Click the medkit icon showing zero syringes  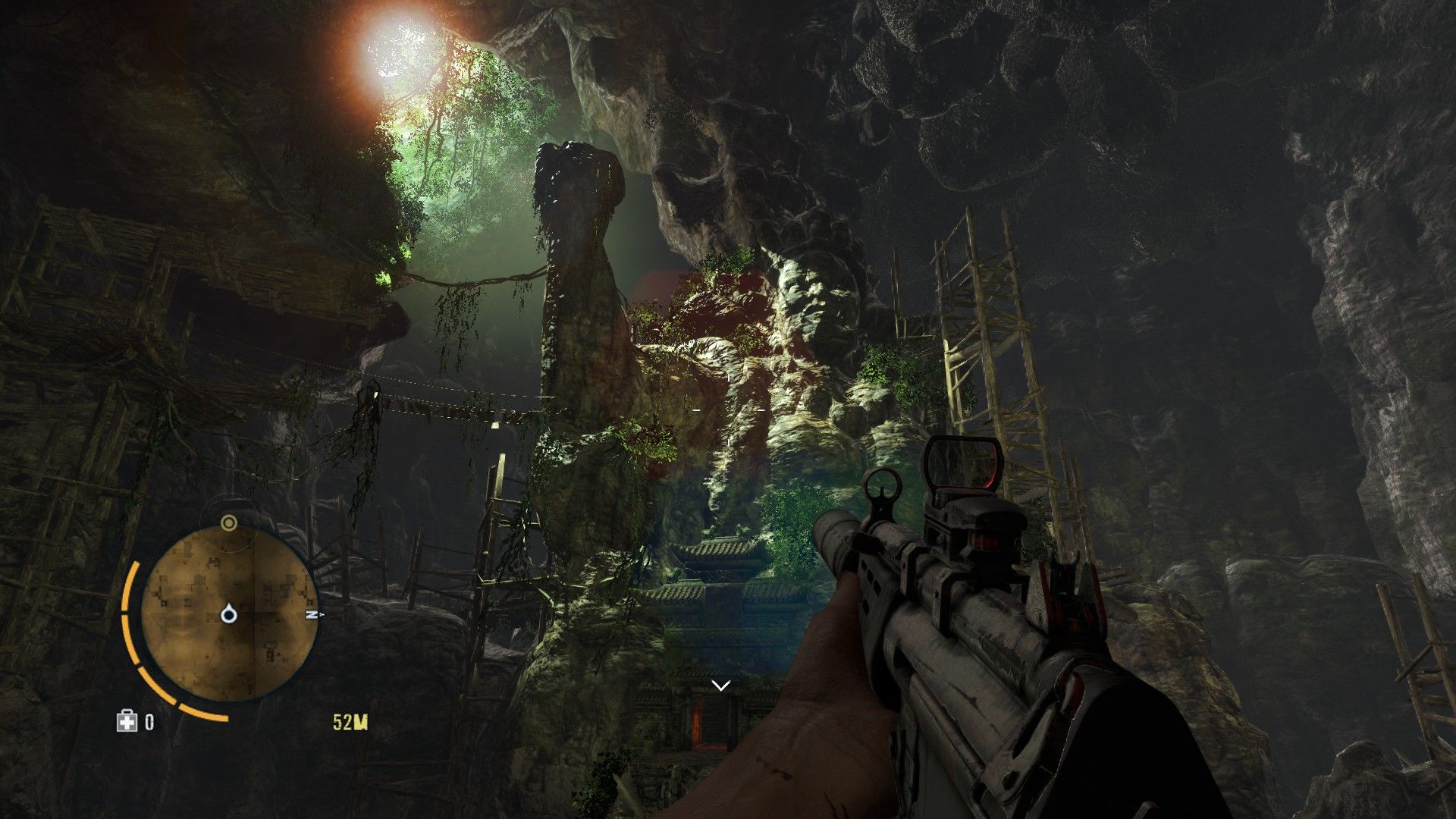point(127,720)
